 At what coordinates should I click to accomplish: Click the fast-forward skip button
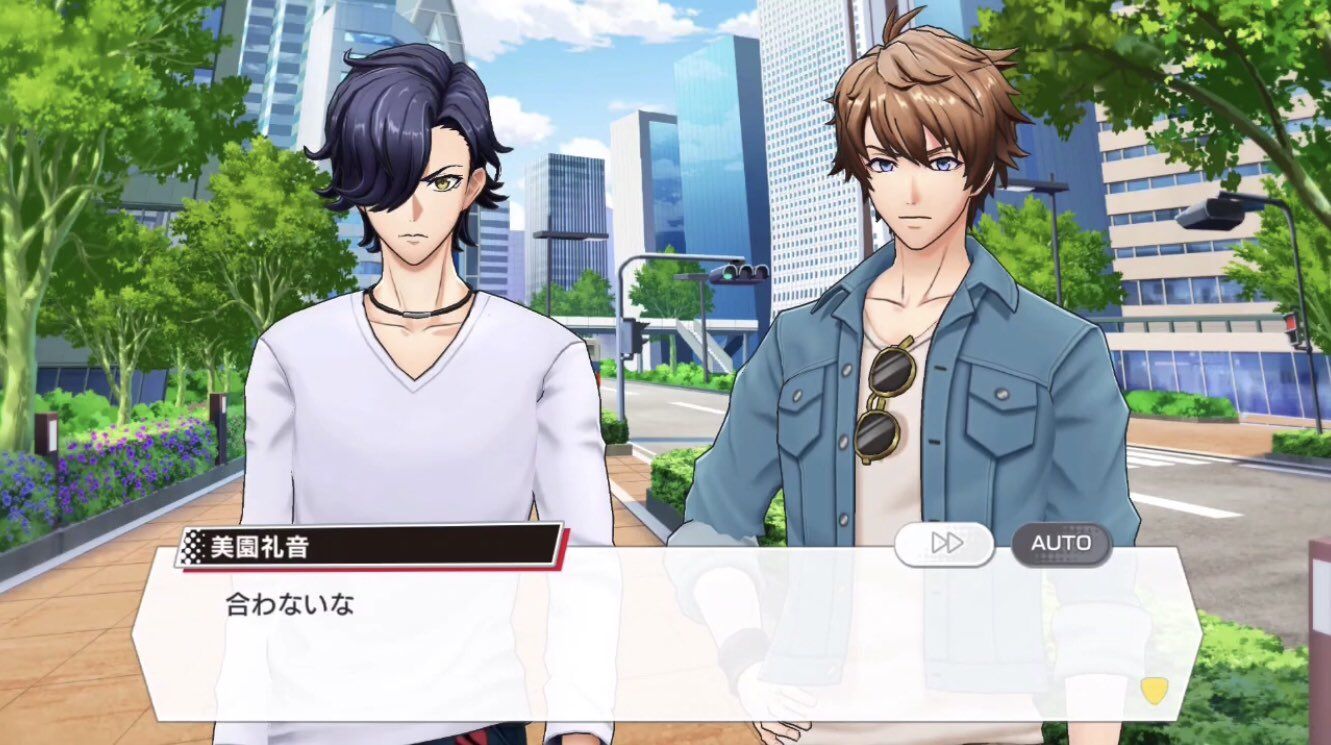coord(945,543)
